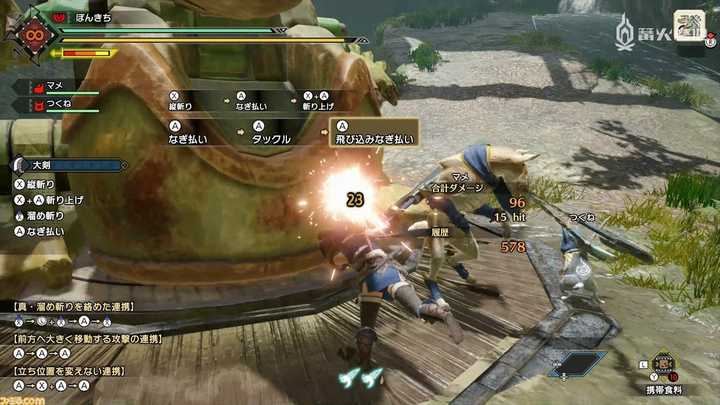The width and height of the screenshot is (720, 405).
Task: Open the 大剣 weapon controls header
Action: coord(40,165)
